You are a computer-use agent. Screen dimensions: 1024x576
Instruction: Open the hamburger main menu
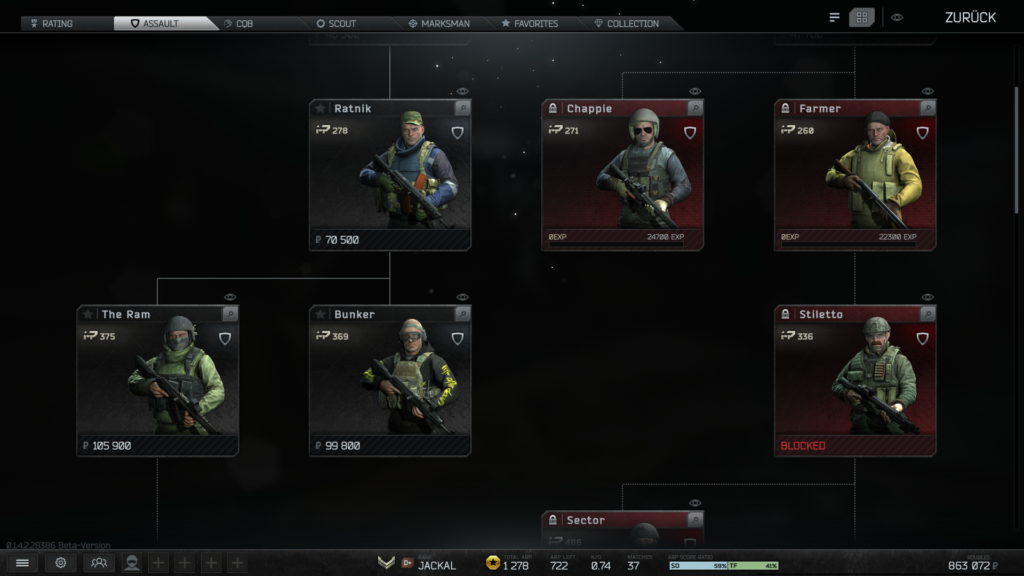coord(22,563)
